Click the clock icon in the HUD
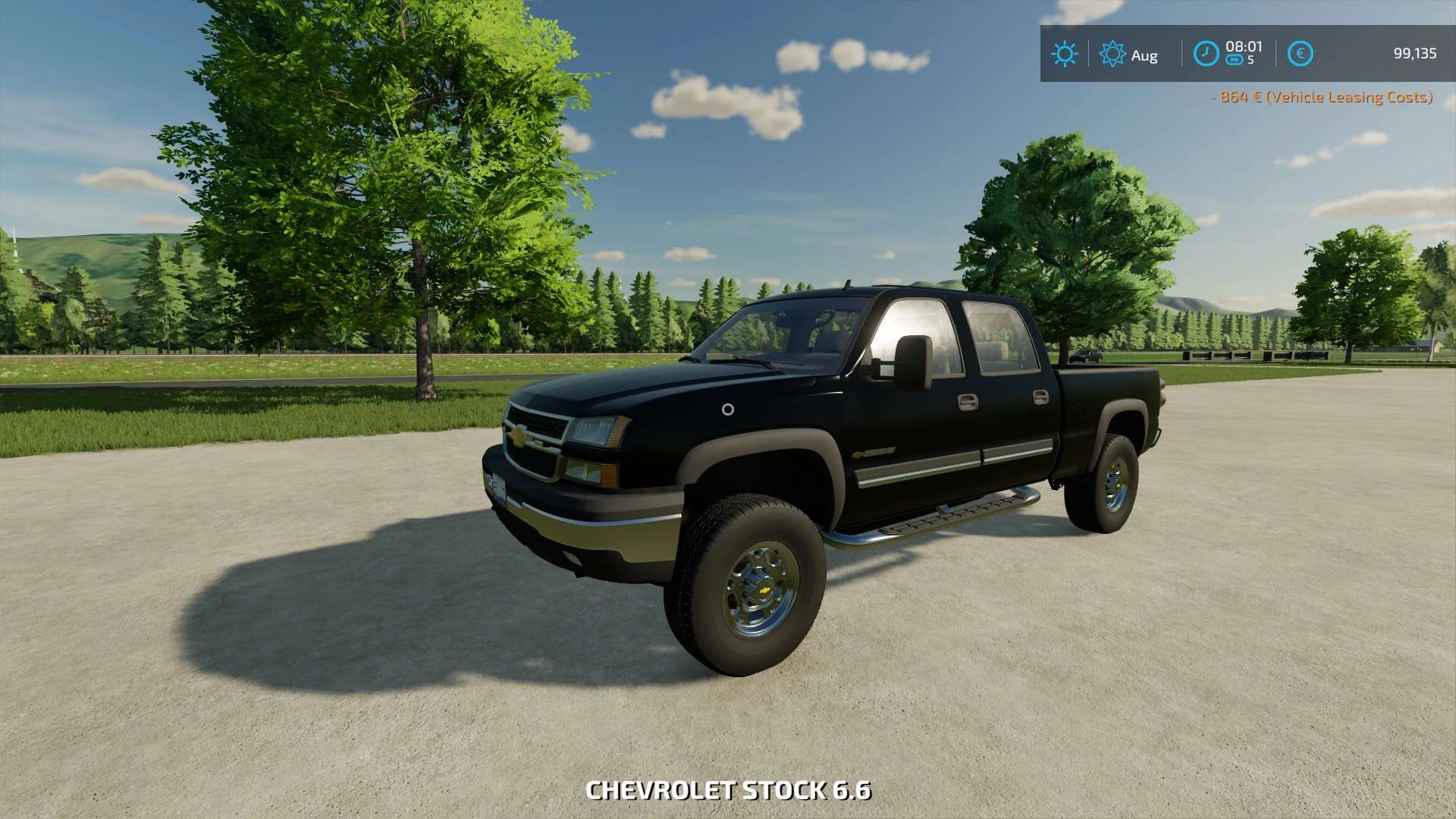This screenshot has height=819, width=1456. 1206,54
